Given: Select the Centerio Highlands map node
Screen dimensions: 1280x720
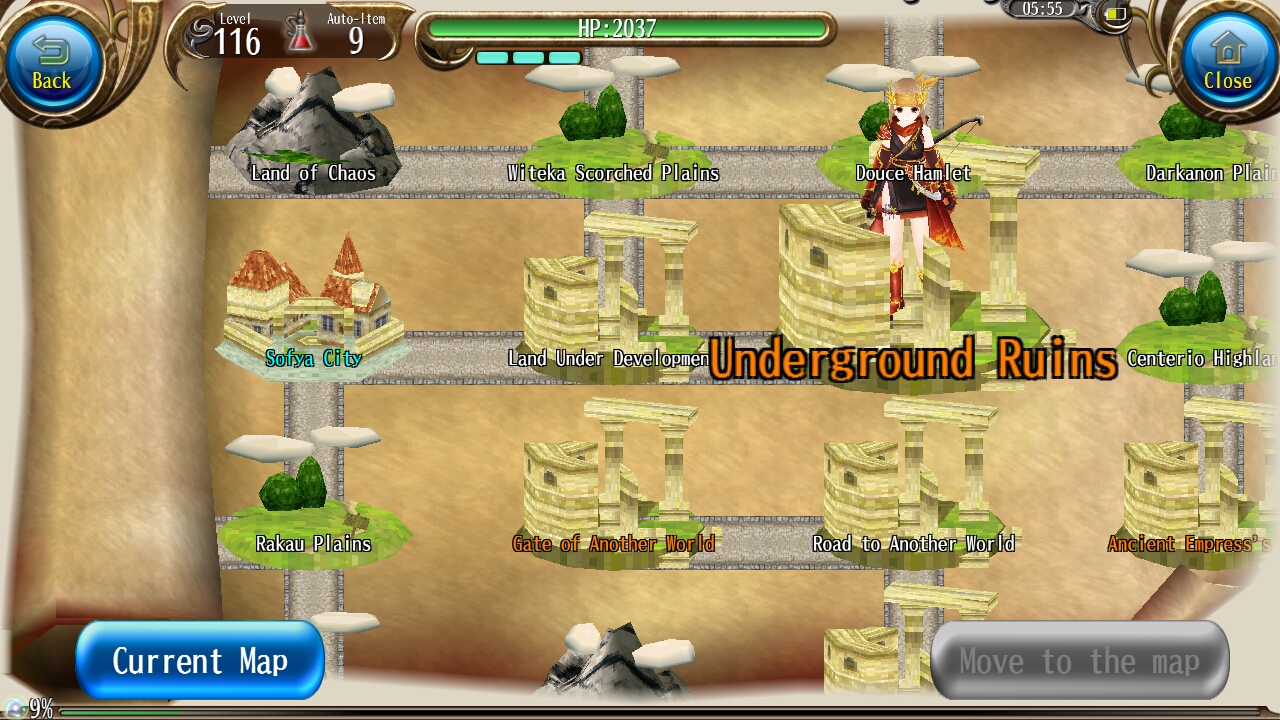Looking at the screenshot, I should [1190, 310].
